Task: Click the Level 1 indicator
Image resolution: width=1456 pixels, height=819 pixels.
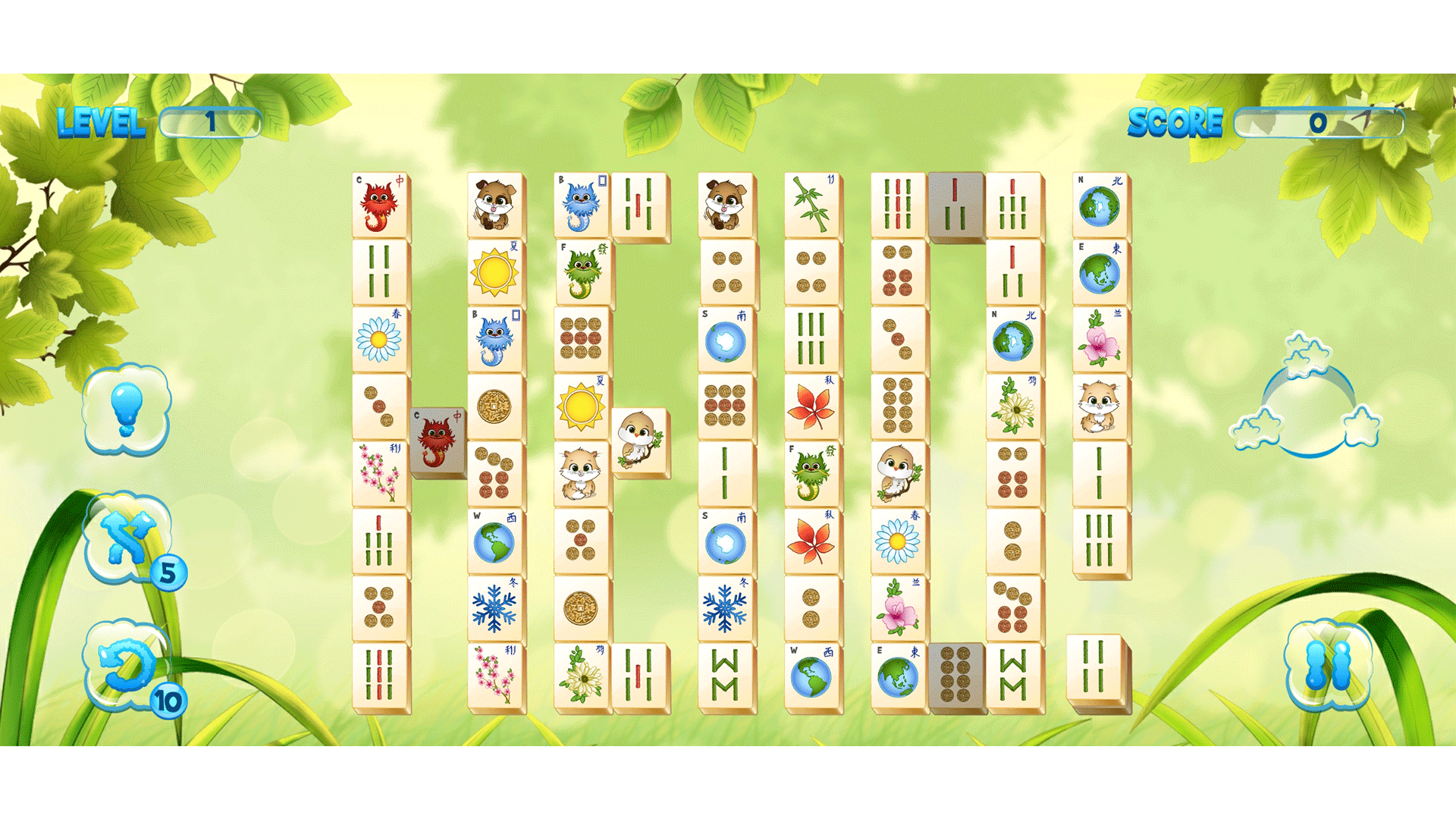Action: click(x=211, y=121)
